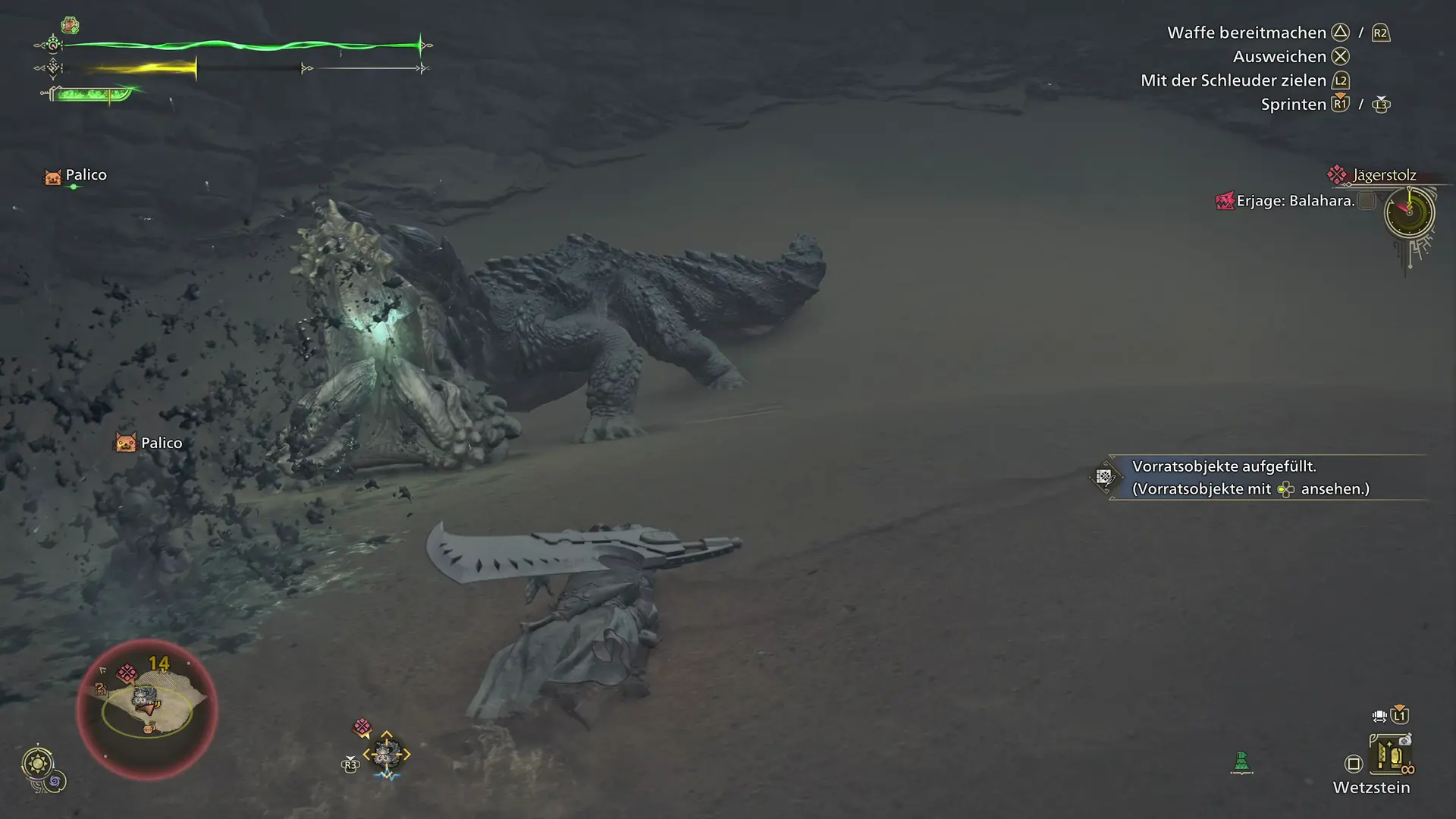Select the quest marker on the minimap
Screen dimensions: 1456x819
click(x=127, y=673)
